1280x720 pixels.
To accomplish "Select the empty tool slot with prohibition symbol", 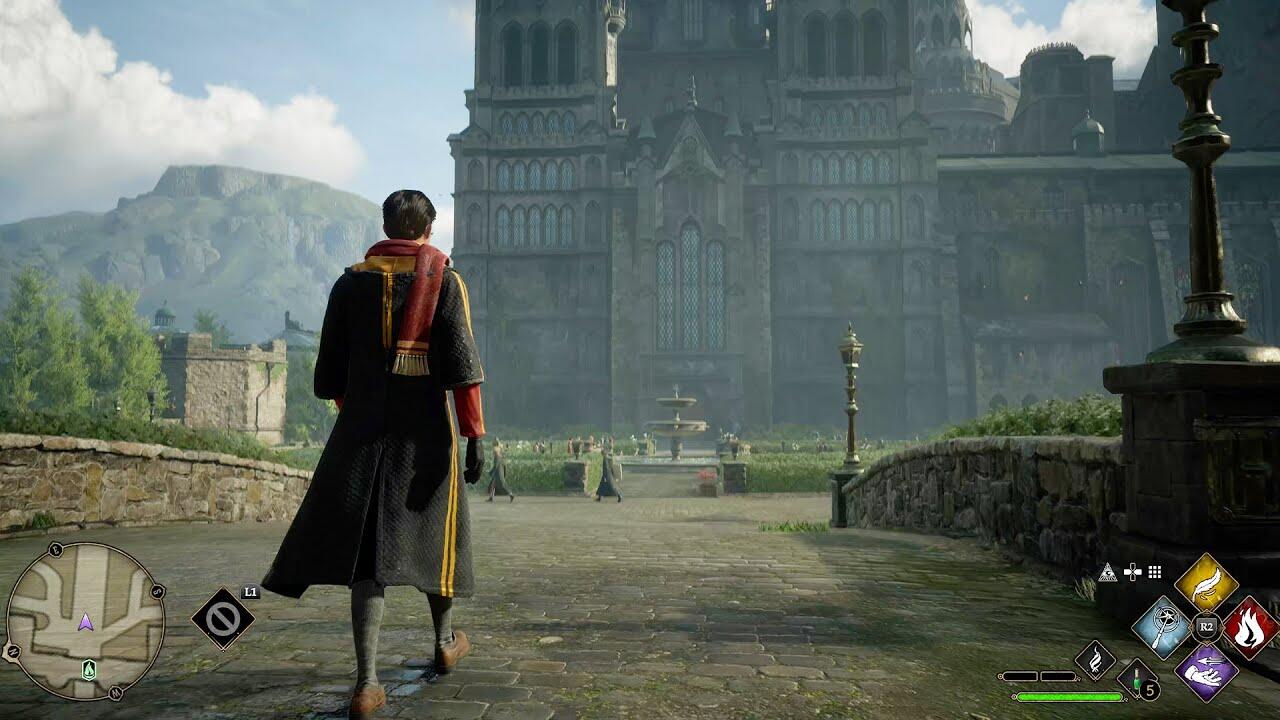I will click(x=222, y=618).
